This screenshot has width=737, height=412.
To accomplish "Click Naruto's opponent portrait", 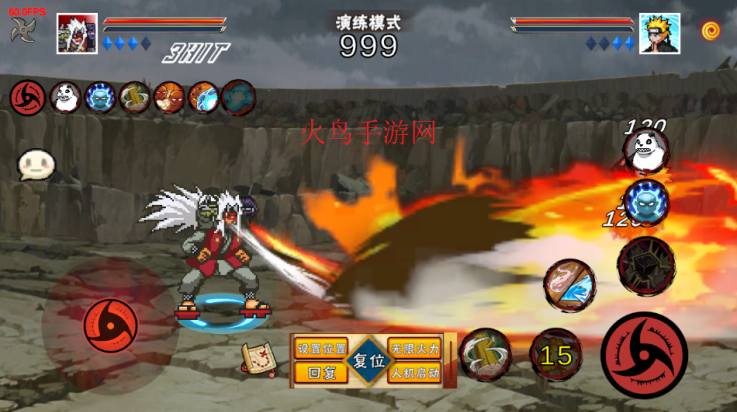I will click(x=659, y=33).
